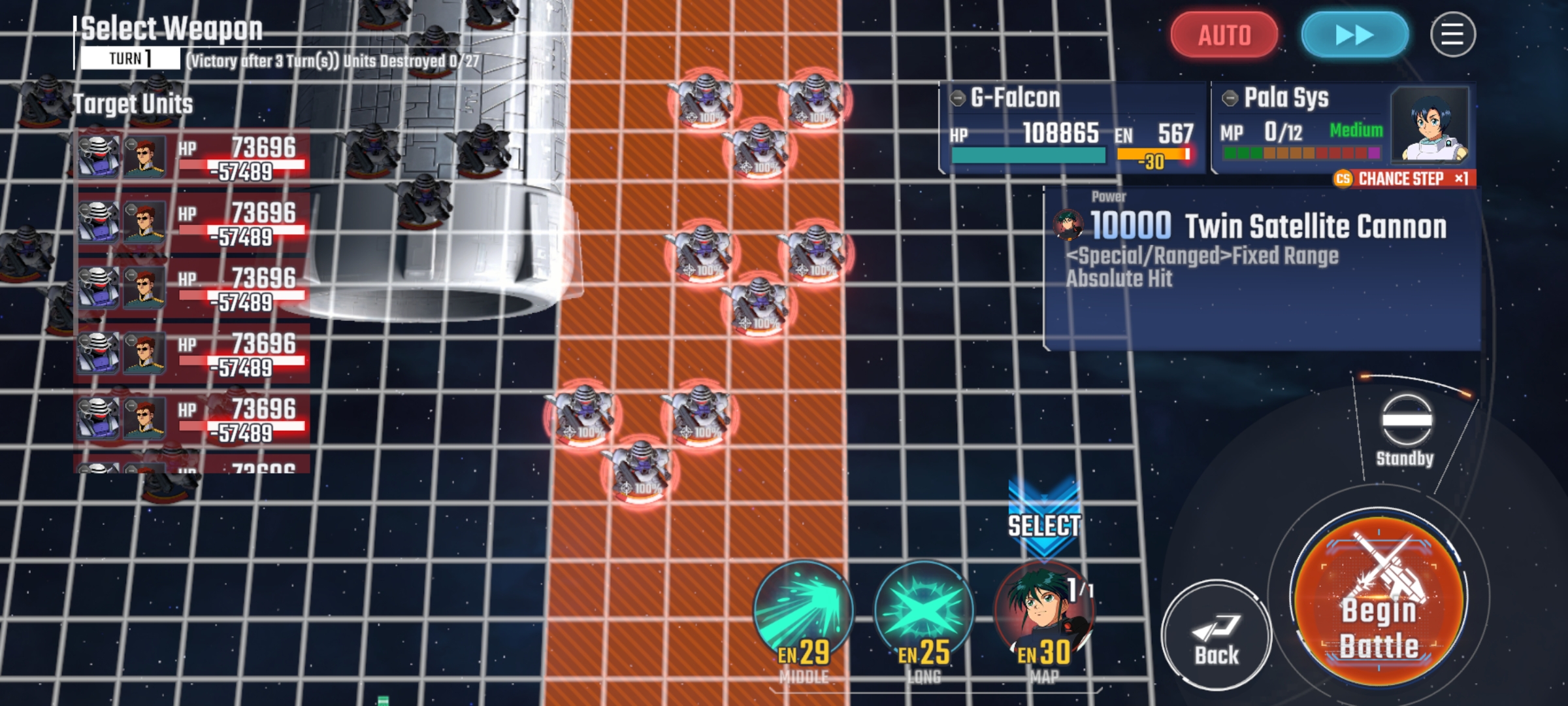Select the EN 25 LONG range weapon
Screen dimensions: 1568x706
924,614
